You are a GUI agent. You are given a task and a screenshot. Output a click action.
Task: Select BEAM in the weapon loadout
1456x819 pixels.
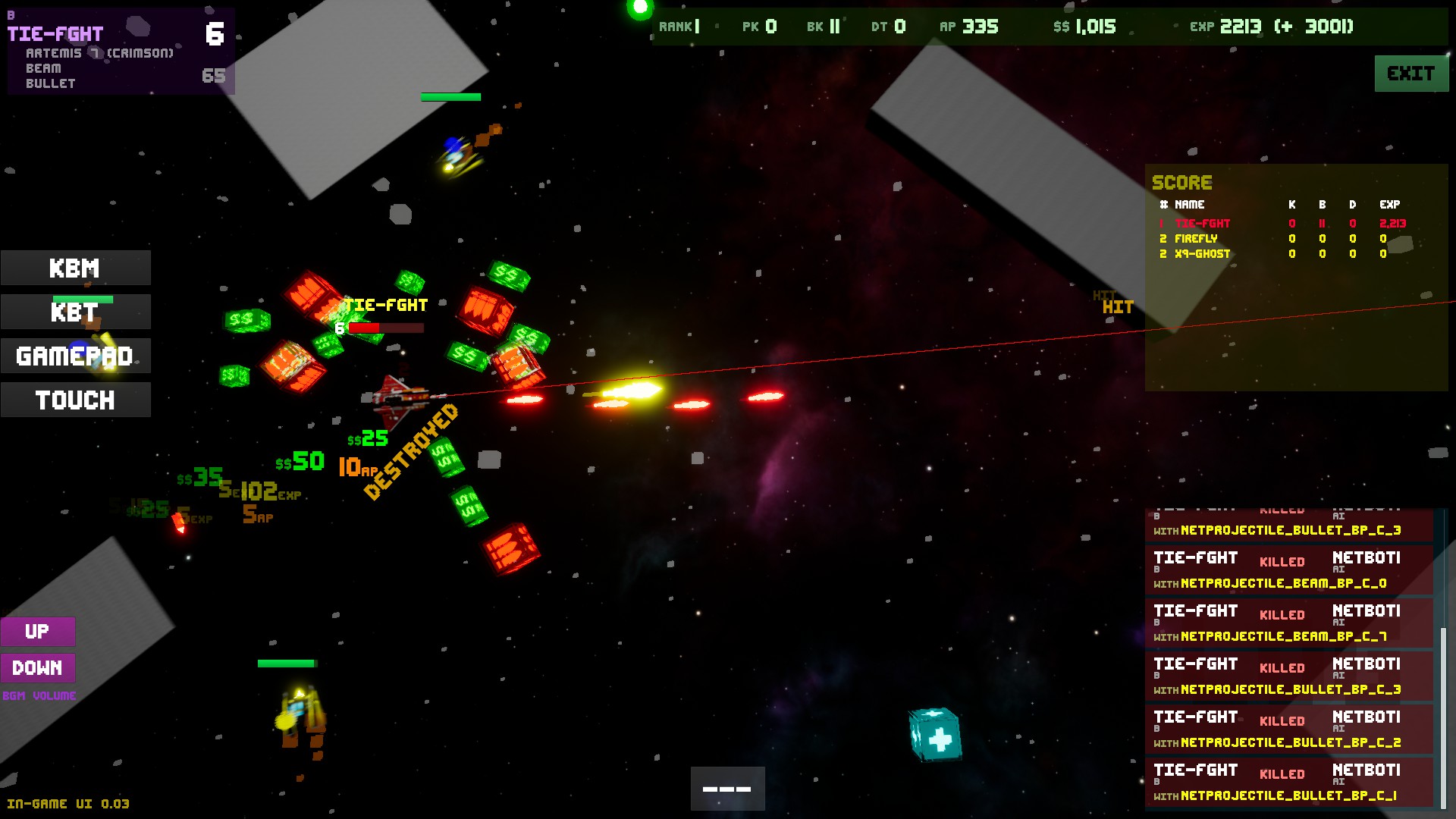tap(44, 67)
